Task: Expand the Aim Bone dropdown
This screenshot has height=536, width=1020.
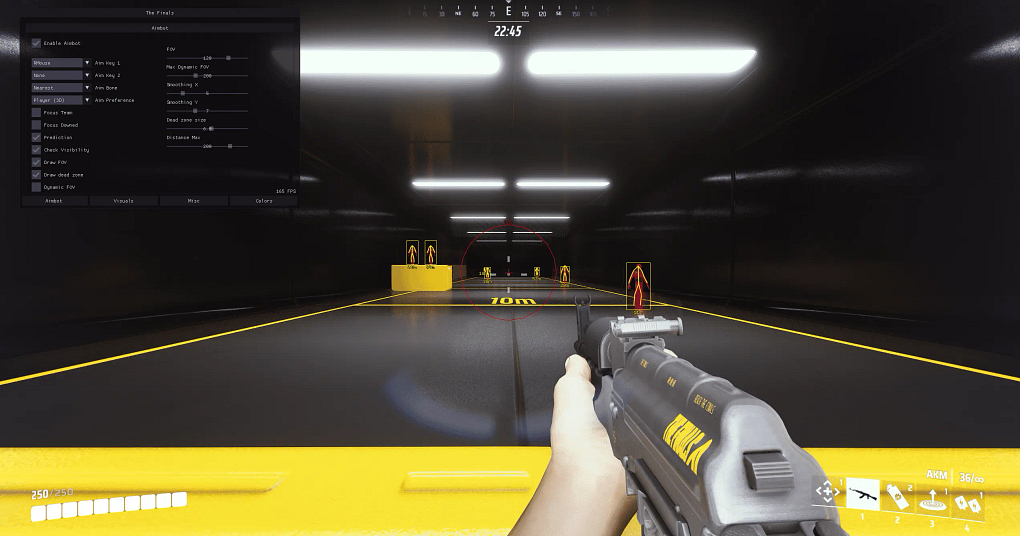Action: [61, 87]
